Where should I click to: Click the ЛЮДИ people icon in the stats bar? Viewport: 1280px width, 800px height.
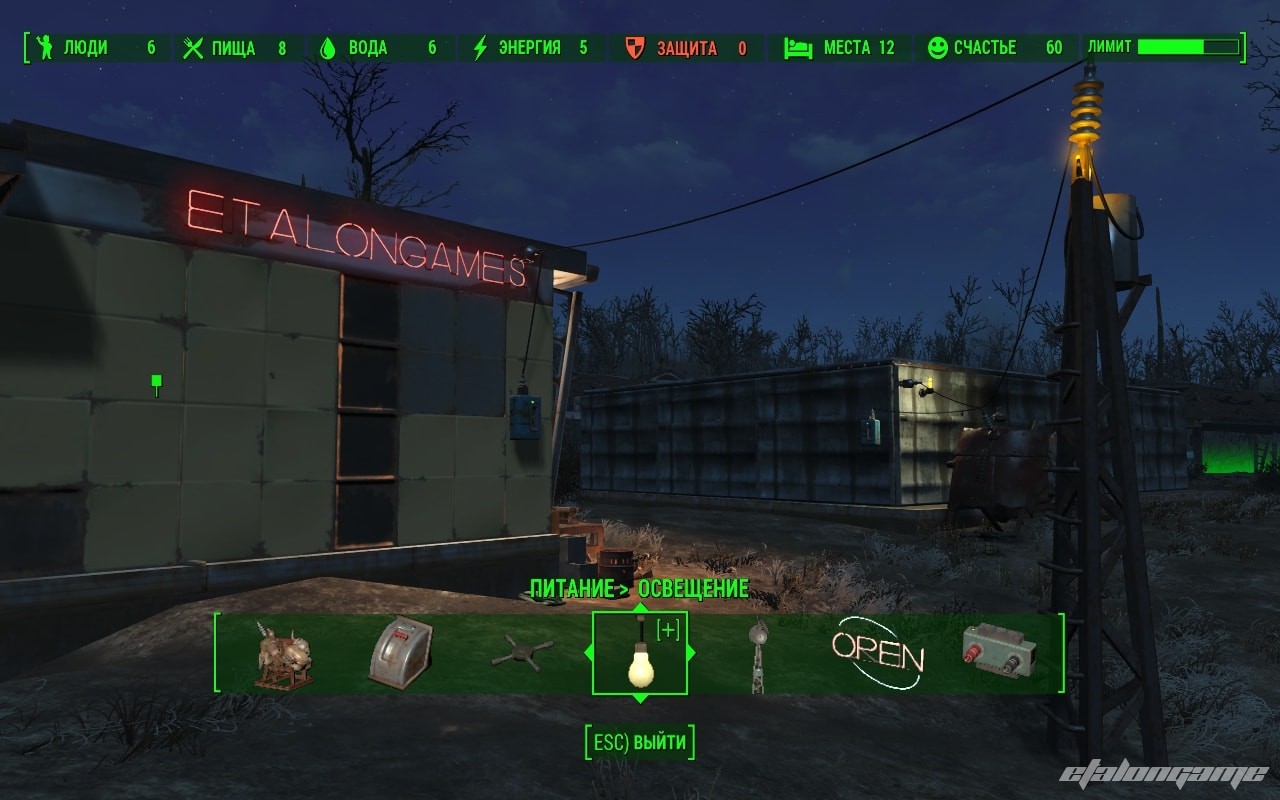pos(44,46)
